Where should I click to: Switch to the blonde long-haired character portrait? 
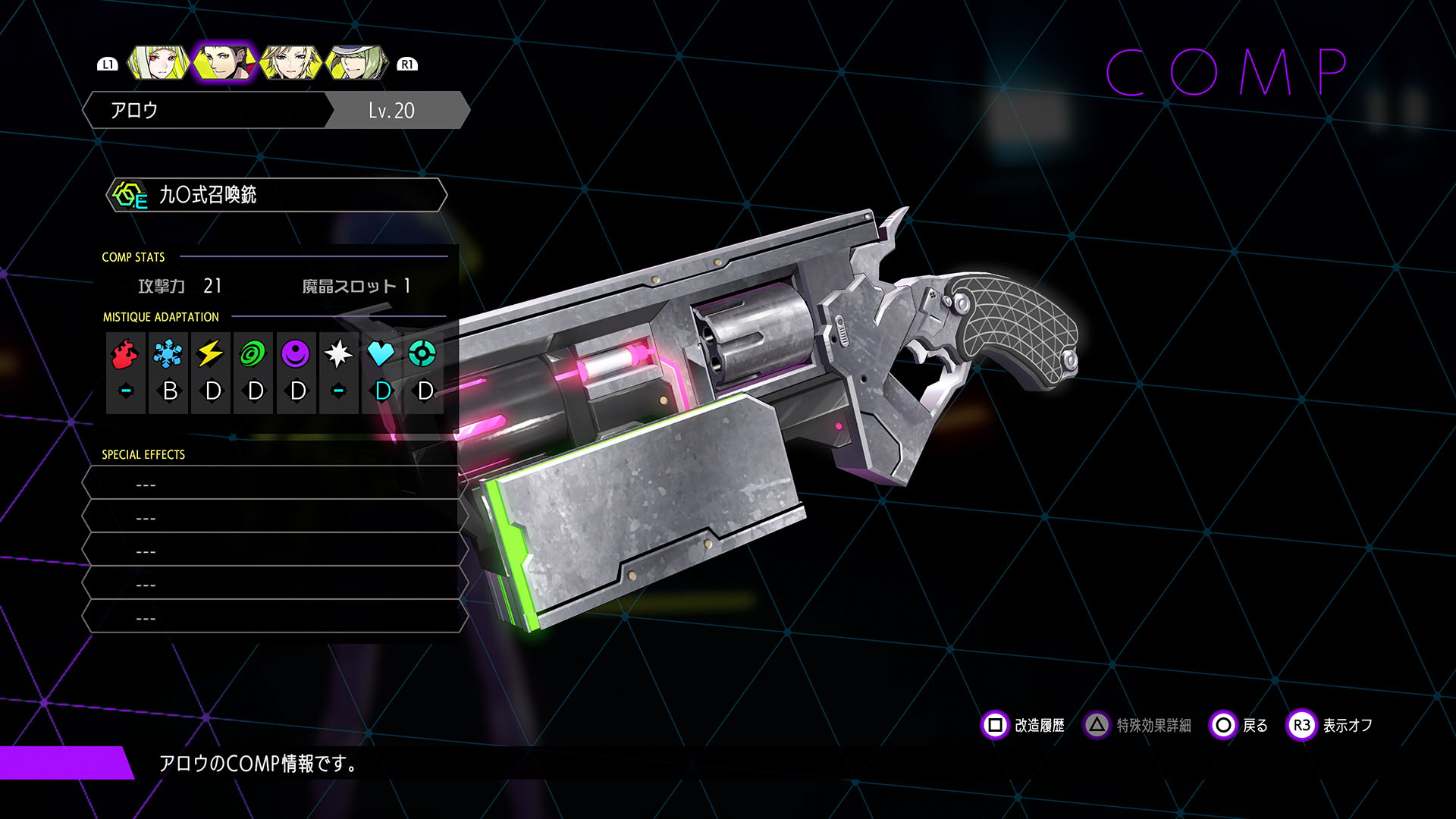pos(290,64)
